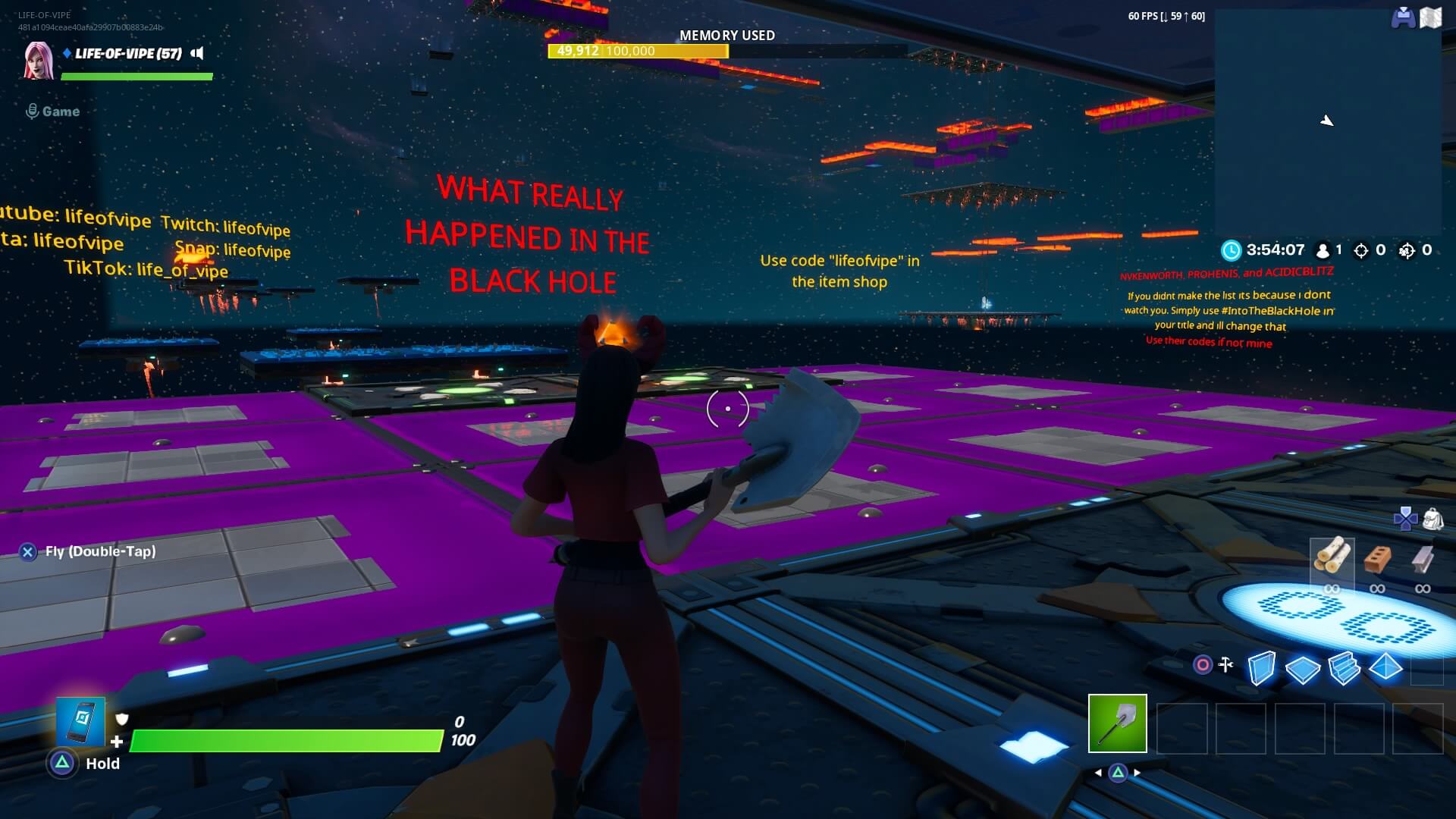Hold the phone device slot button

click(80, 722)
